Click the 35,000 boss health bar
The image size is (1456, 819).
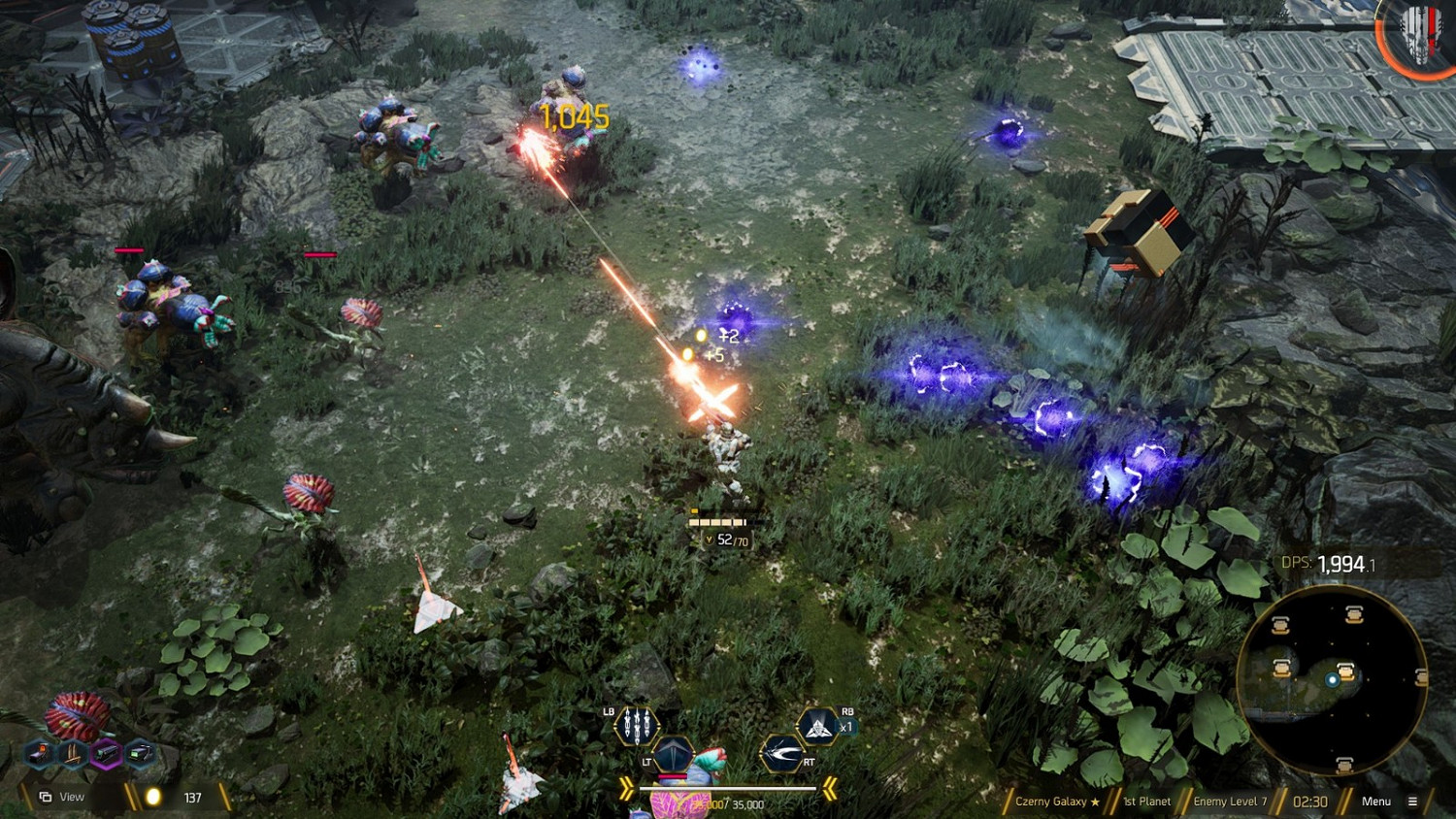(728, 788)
